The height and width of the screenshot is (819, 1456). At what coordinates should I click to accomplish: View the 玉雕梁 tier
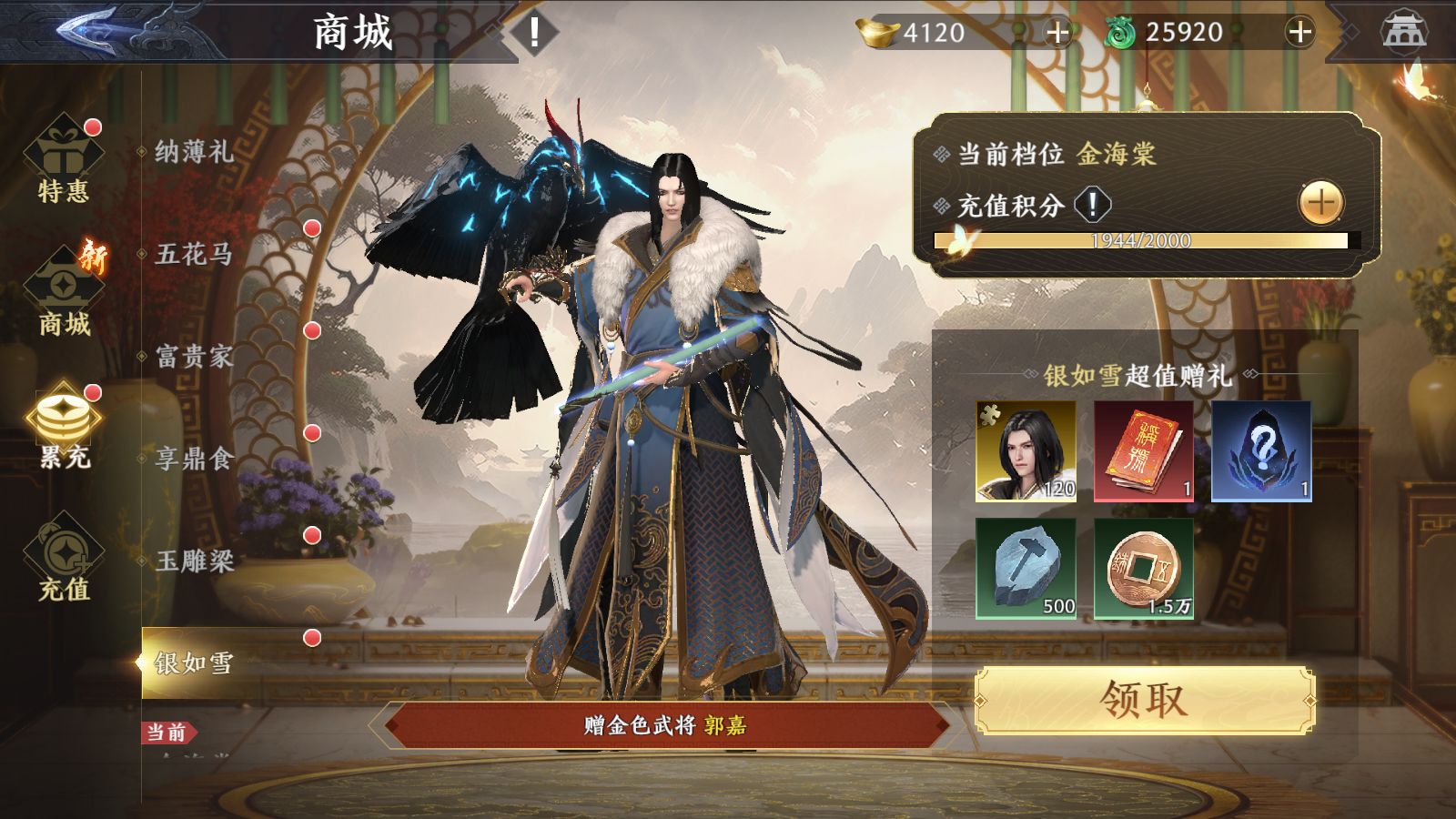(x=194, y=561)
